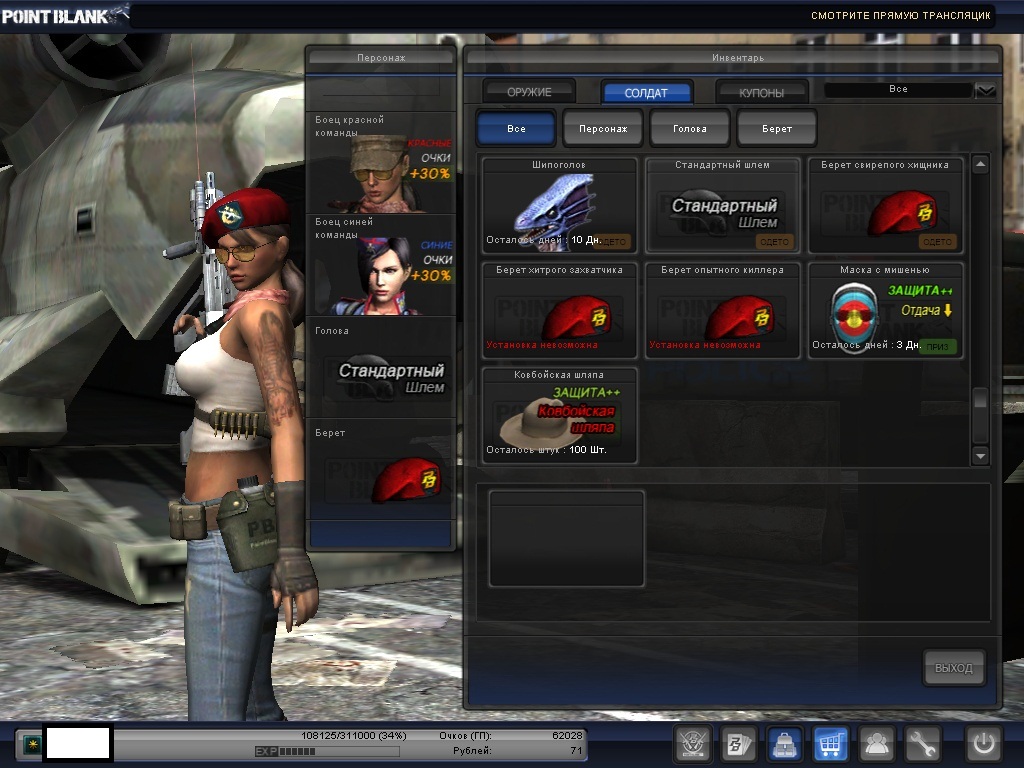
Task: Click the Маска с мишенью item
Action: click(x=885, y=311)
